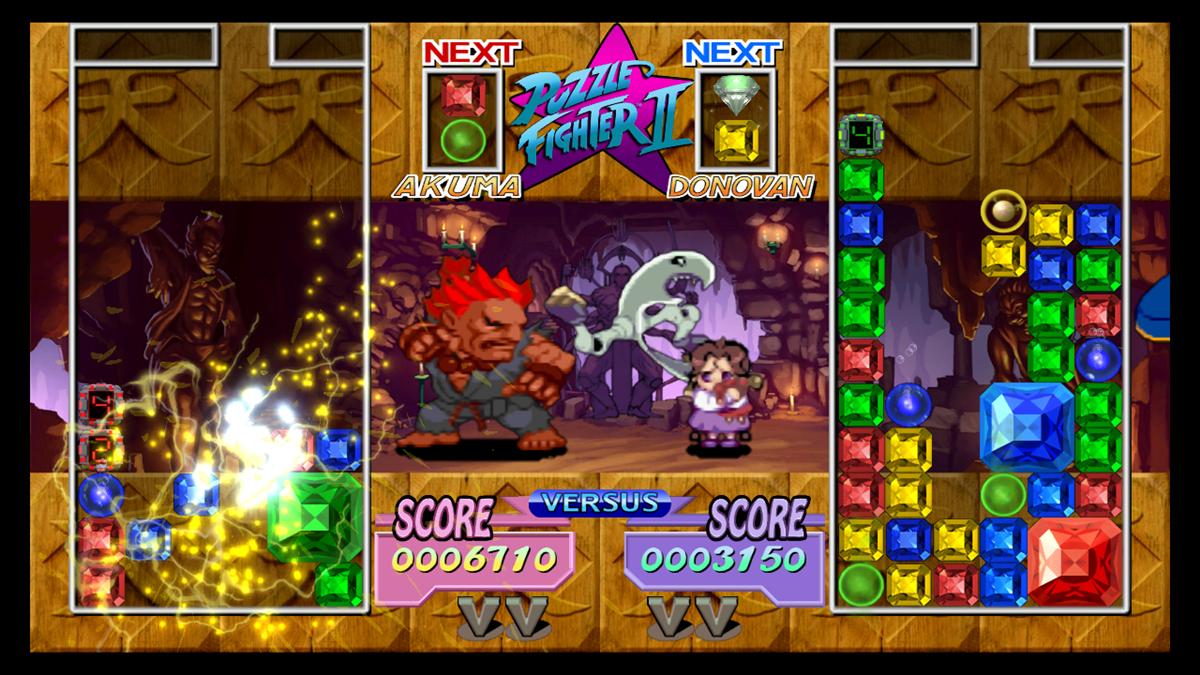Click the green counter gem showing 4

(860, 134)
